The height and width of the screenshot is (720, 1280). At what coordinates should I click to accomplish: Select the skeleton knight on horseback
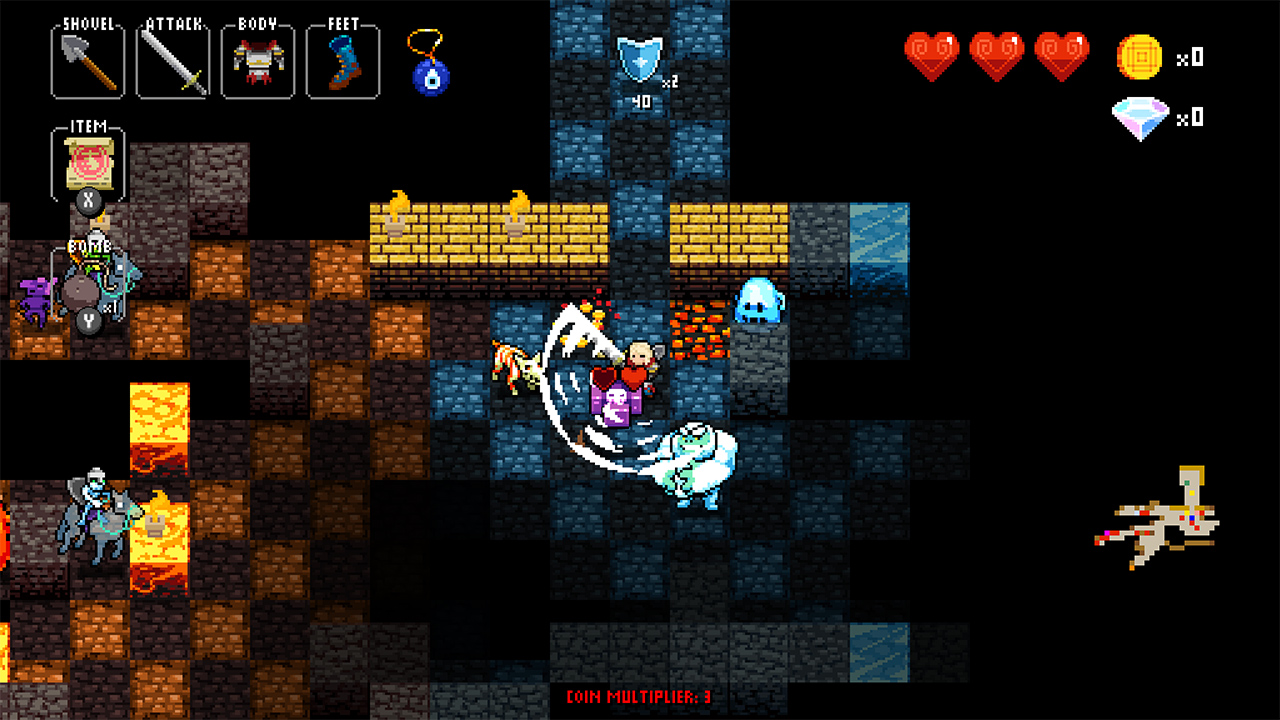[x=95, y=510]
